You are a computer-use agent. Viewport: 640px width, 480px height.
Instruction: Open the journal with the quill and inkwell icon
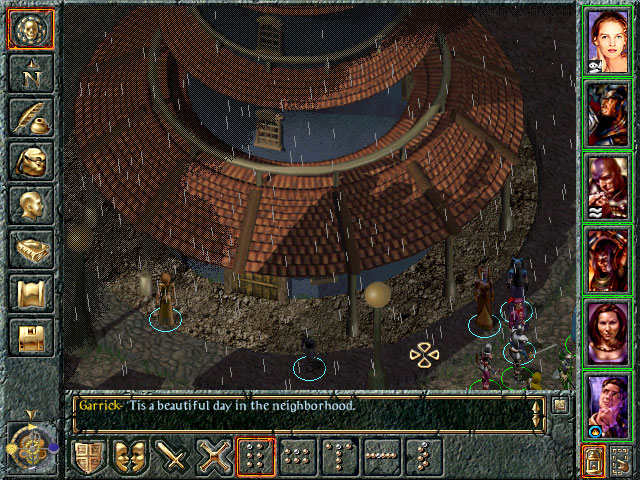(28, 117)
